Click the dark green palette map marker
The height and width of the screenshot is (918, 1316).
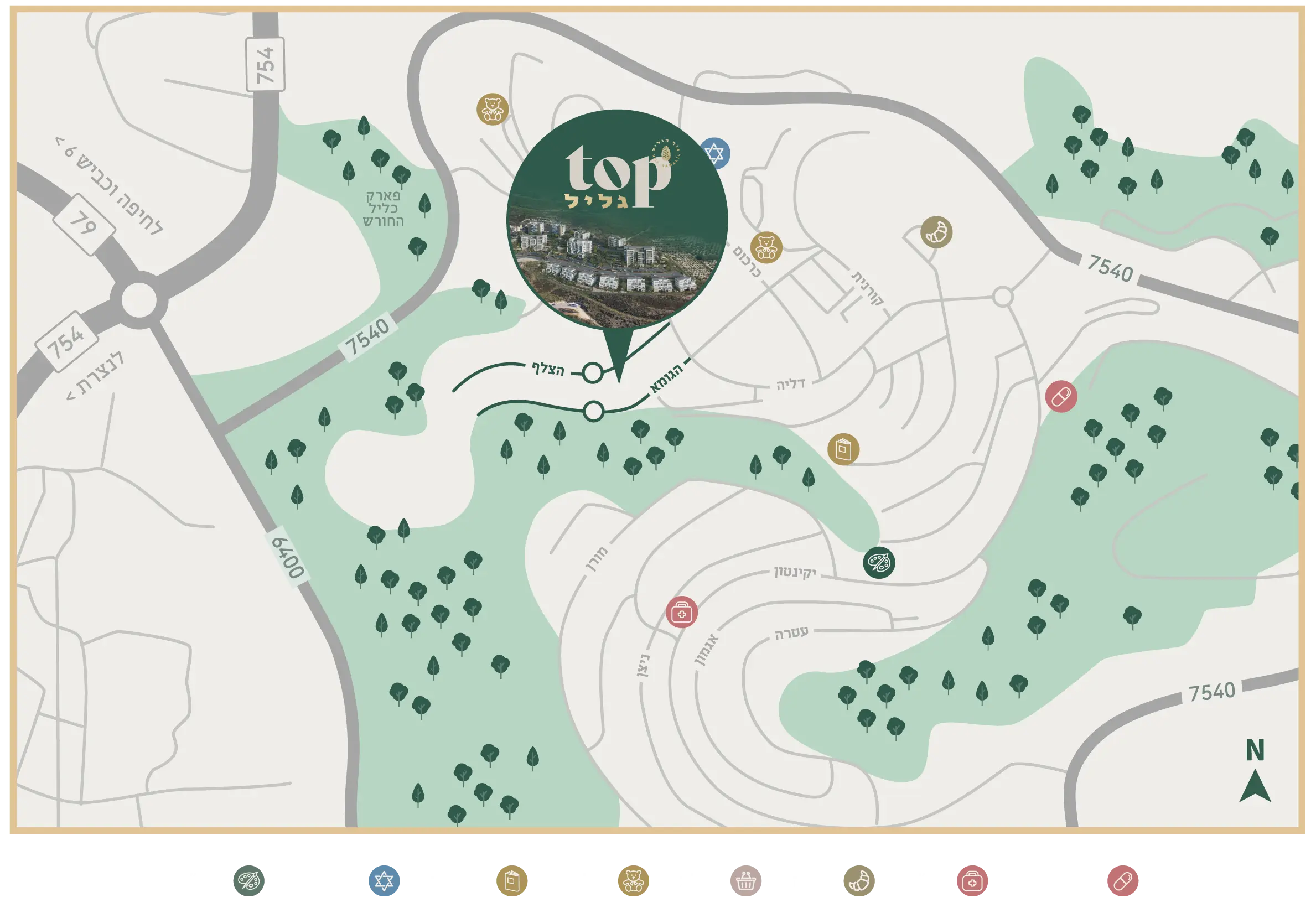click(x=879, y=562)
